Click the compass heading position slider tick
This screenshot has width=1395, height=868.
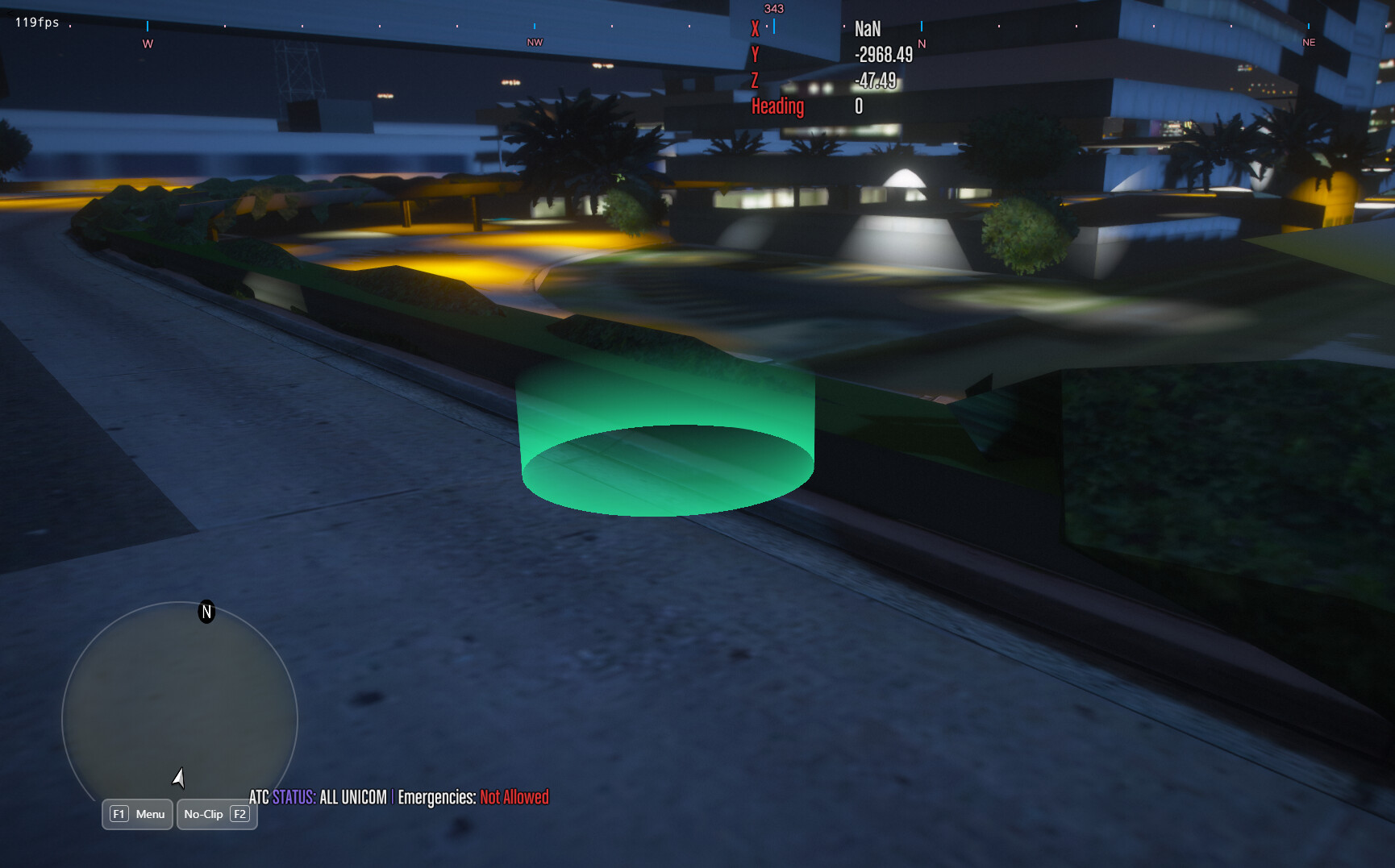tap(774, 25)
